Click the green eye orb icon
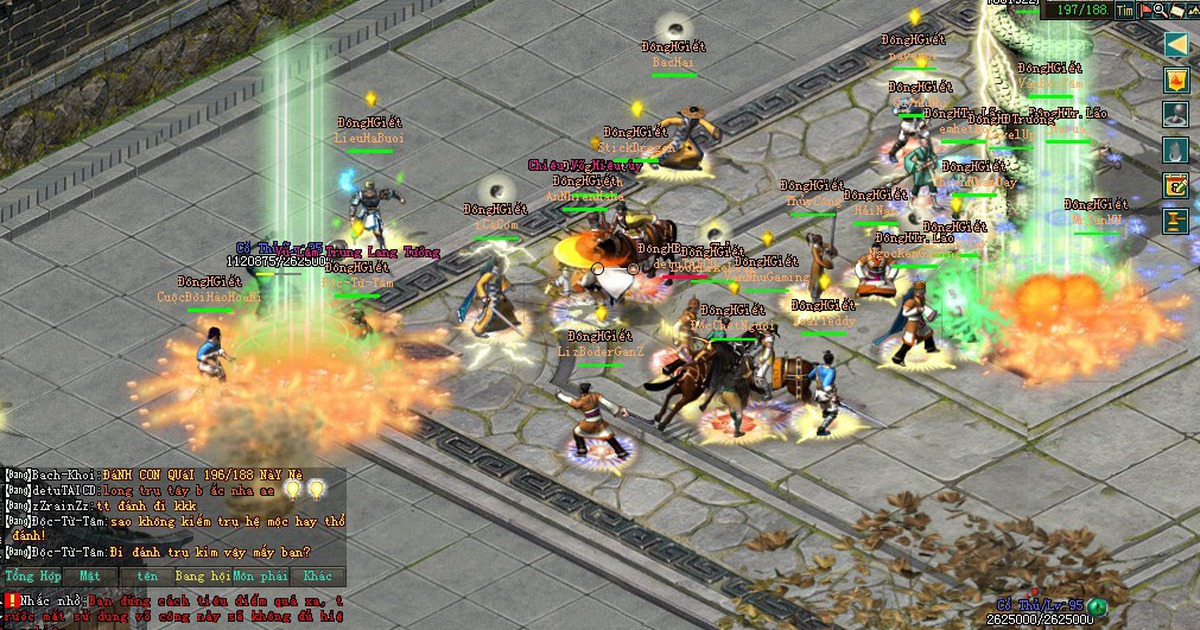 point(1098,606)
